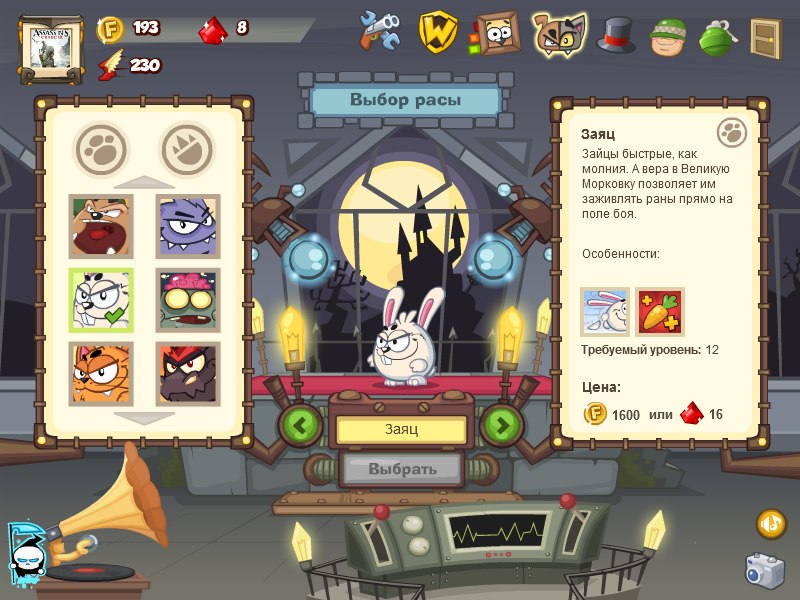Open the gun and wrench workshop icon
This screenshot has width=800, height=600.
381,32
